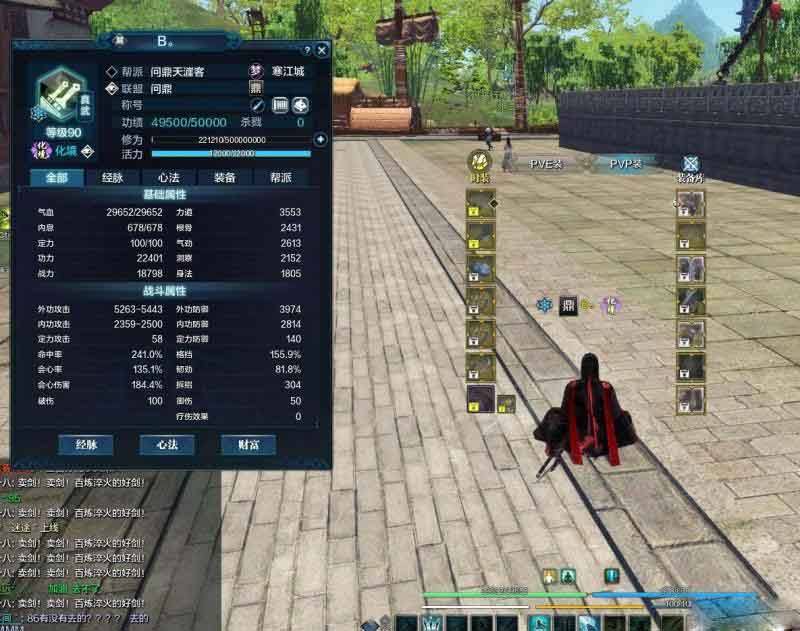Click the plus button beside 修为 bar

pos(320,139)
